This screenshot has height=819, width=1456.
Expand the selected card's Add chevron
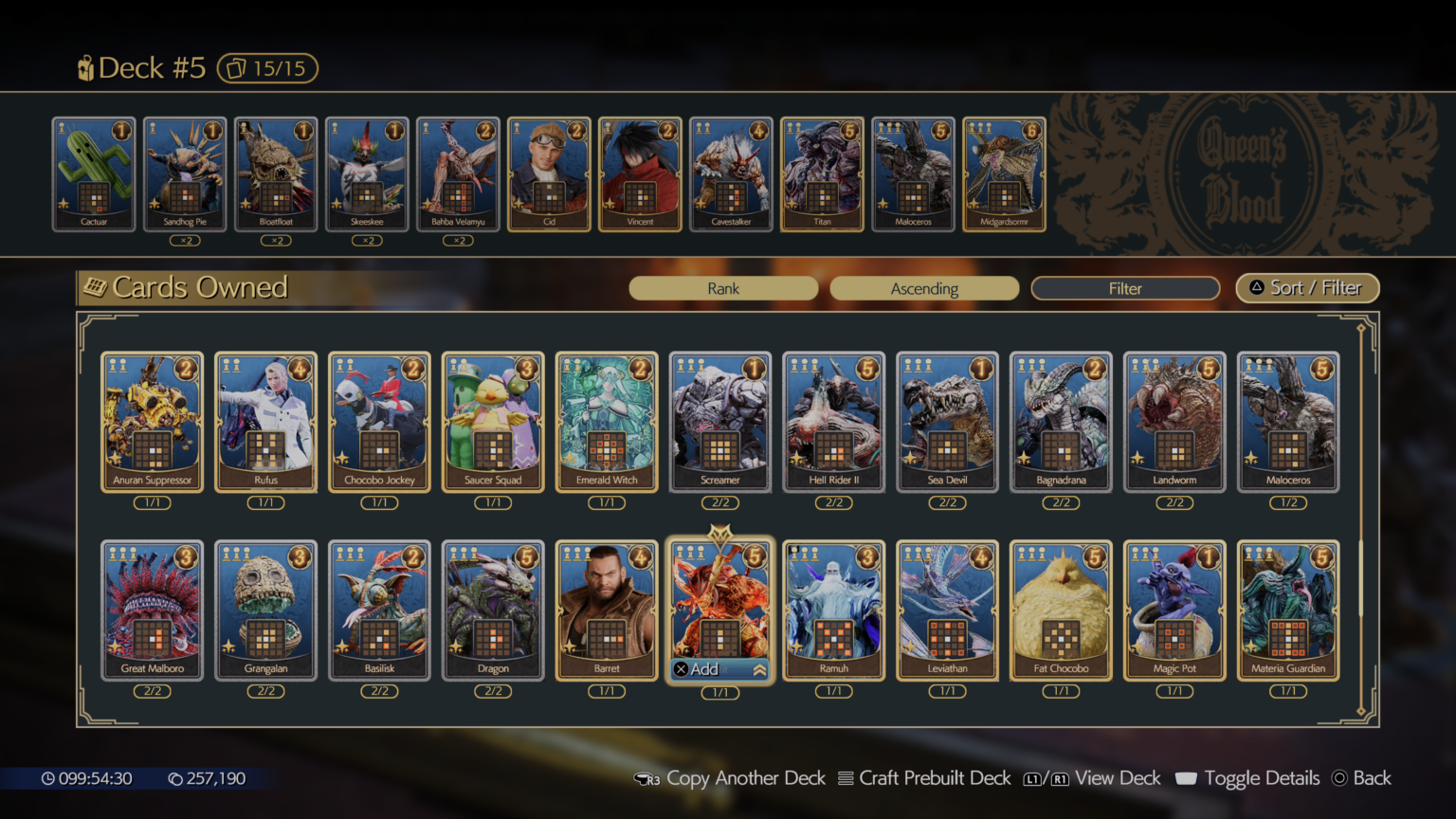click(758, 668)
